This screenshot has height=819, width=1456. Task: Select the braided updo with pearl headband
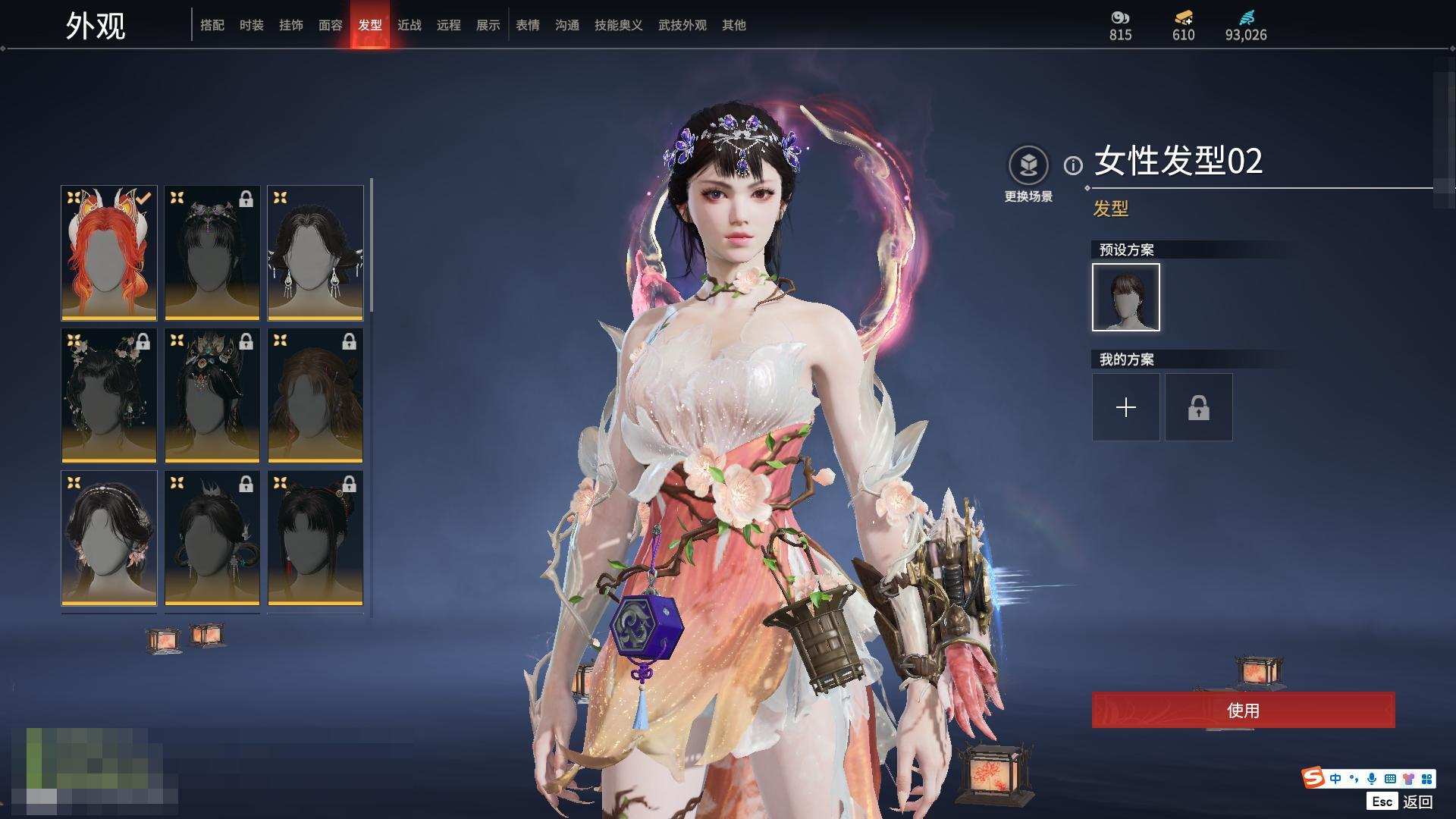tap(109, 538)
